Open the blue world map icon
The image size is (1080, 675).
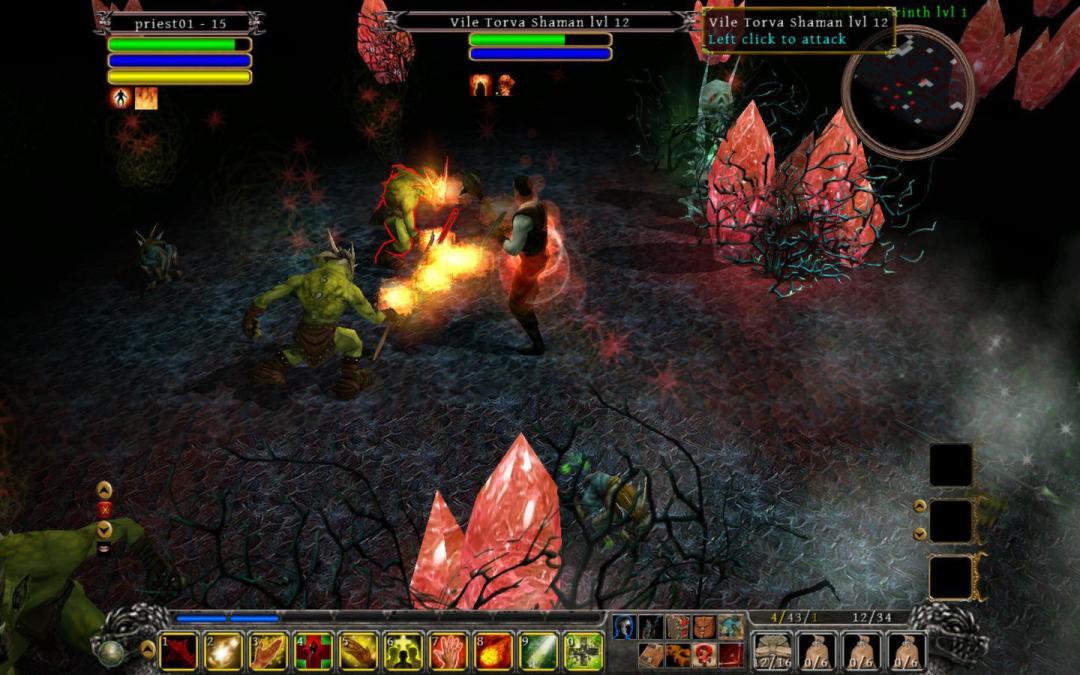click(730, 627)
